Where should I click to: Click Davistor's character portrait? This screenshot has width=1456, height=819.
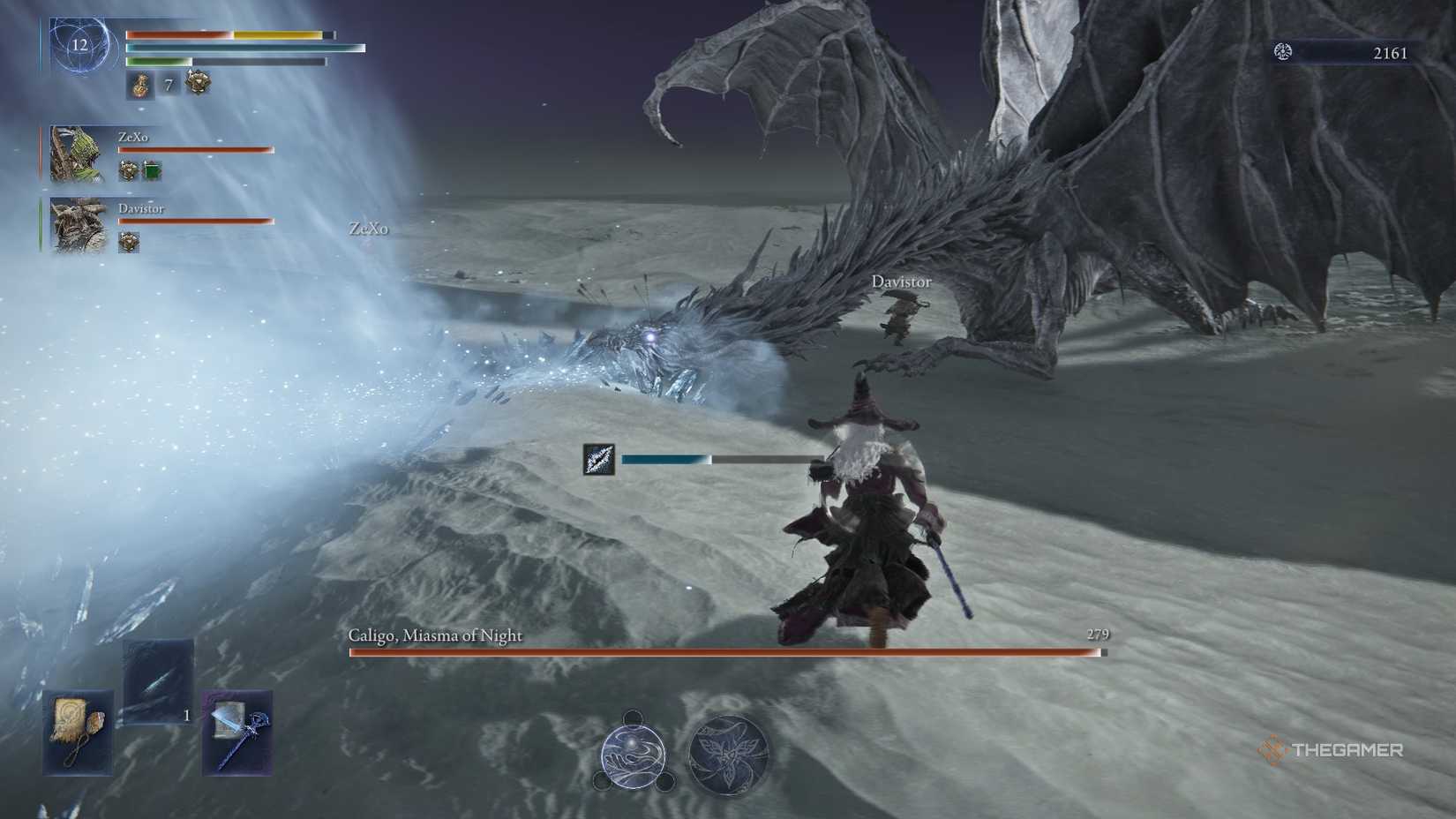point(78,225)
